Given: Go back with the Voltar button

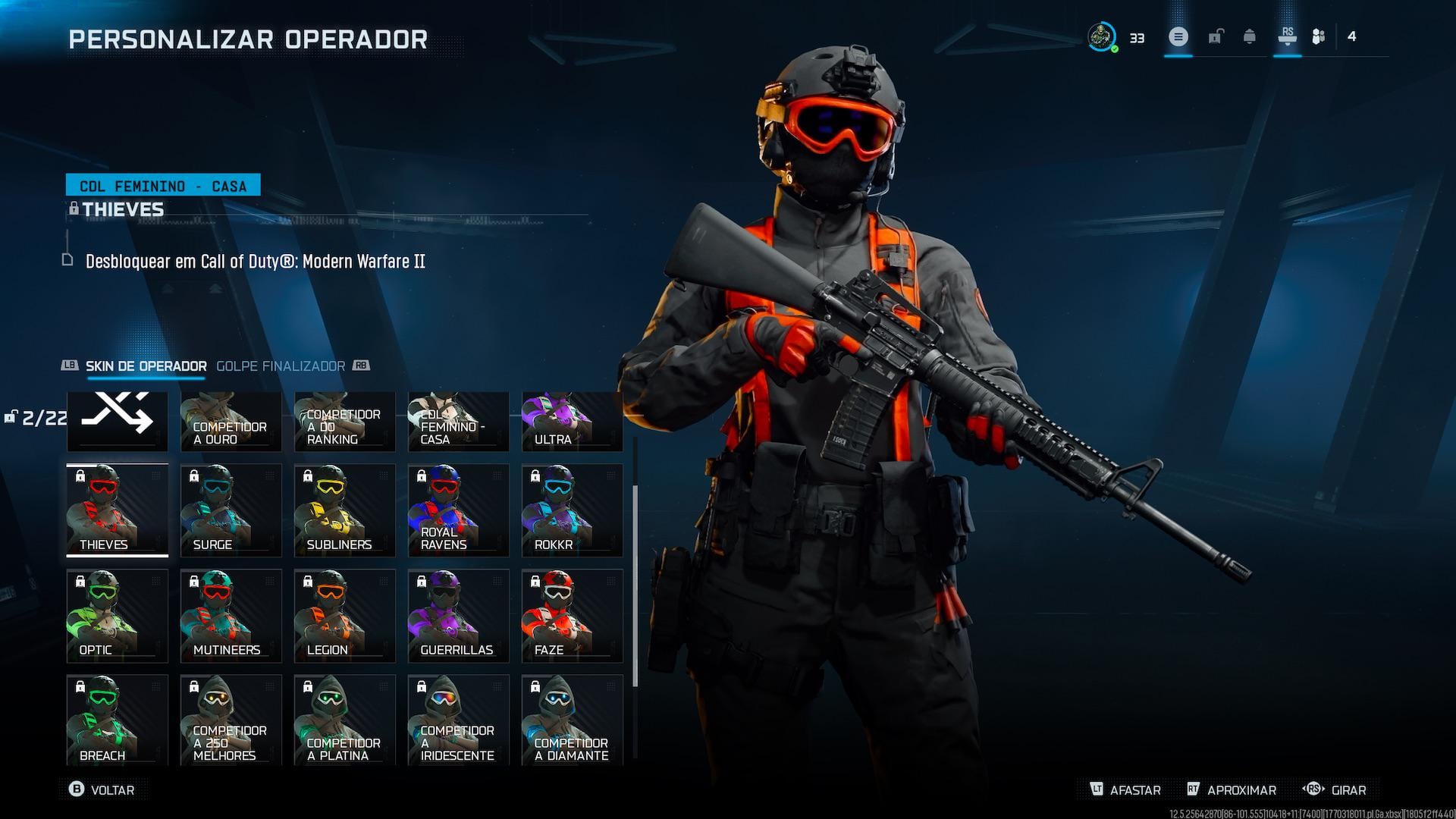Looking at the screenshot, I should pyautogui.click(x=102, y=789).
